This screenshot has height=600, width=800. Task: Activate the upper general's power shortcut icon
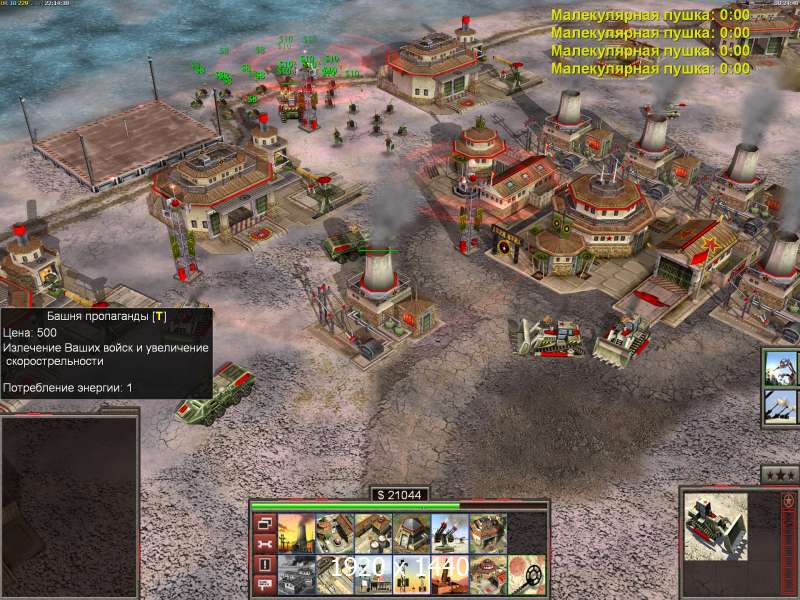(781, 367)
